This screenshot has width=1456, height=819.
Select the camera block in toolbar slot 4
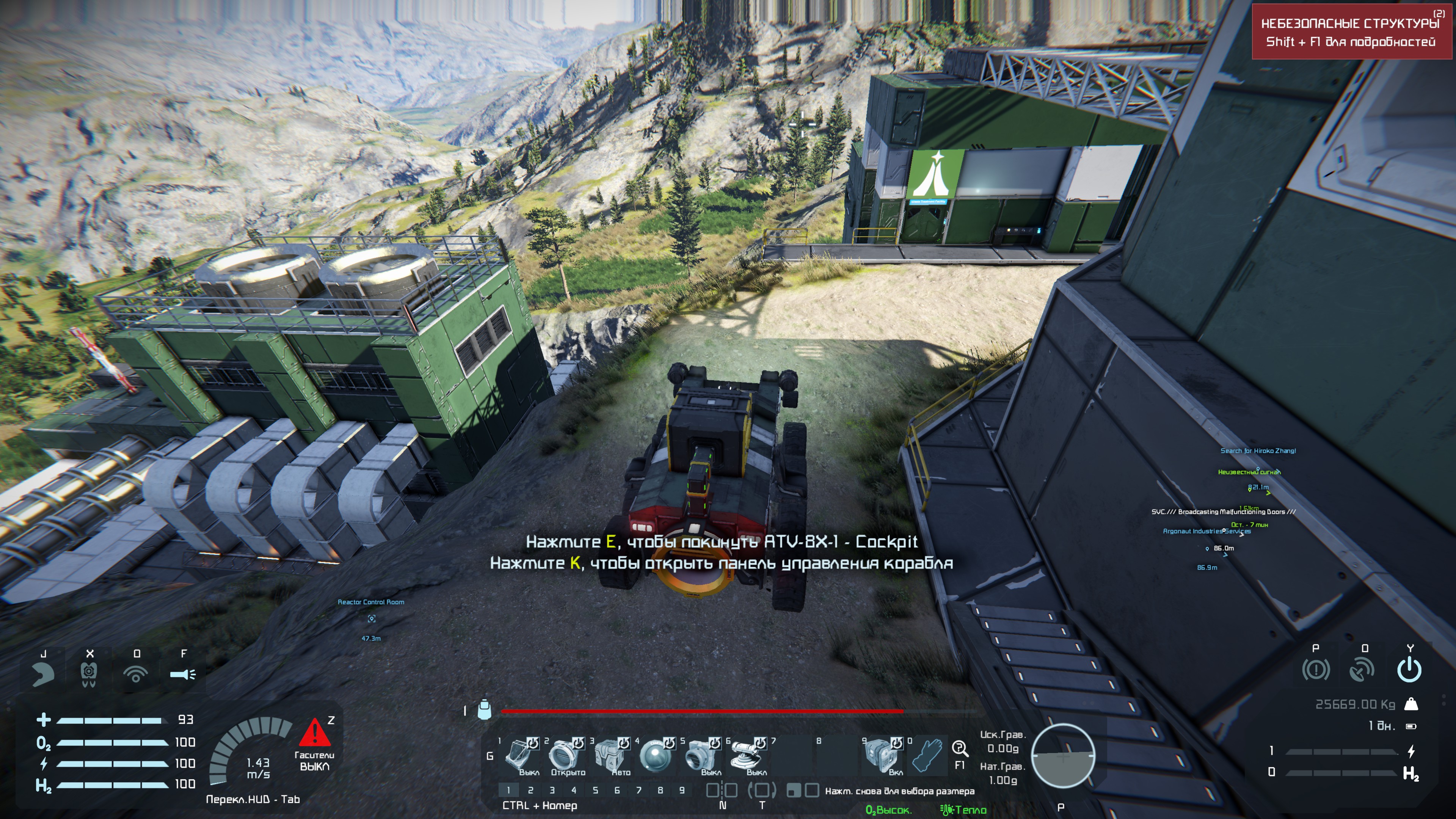coord(654,756)
